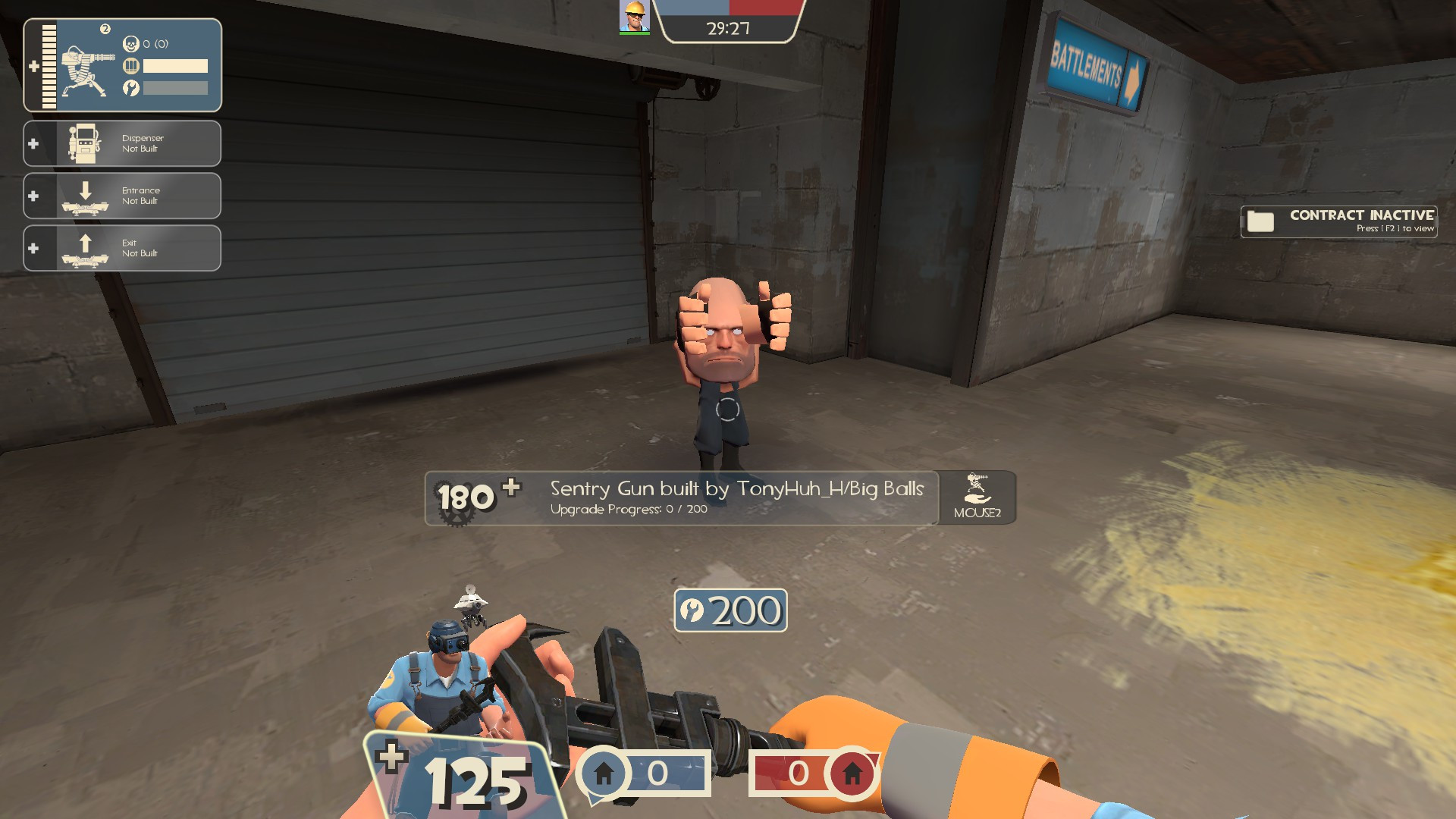Click the Upgrade Progress 0/200 bar
Image resolution: width=1456 pixels, height=819 pixels.
[x=628, y=510]
